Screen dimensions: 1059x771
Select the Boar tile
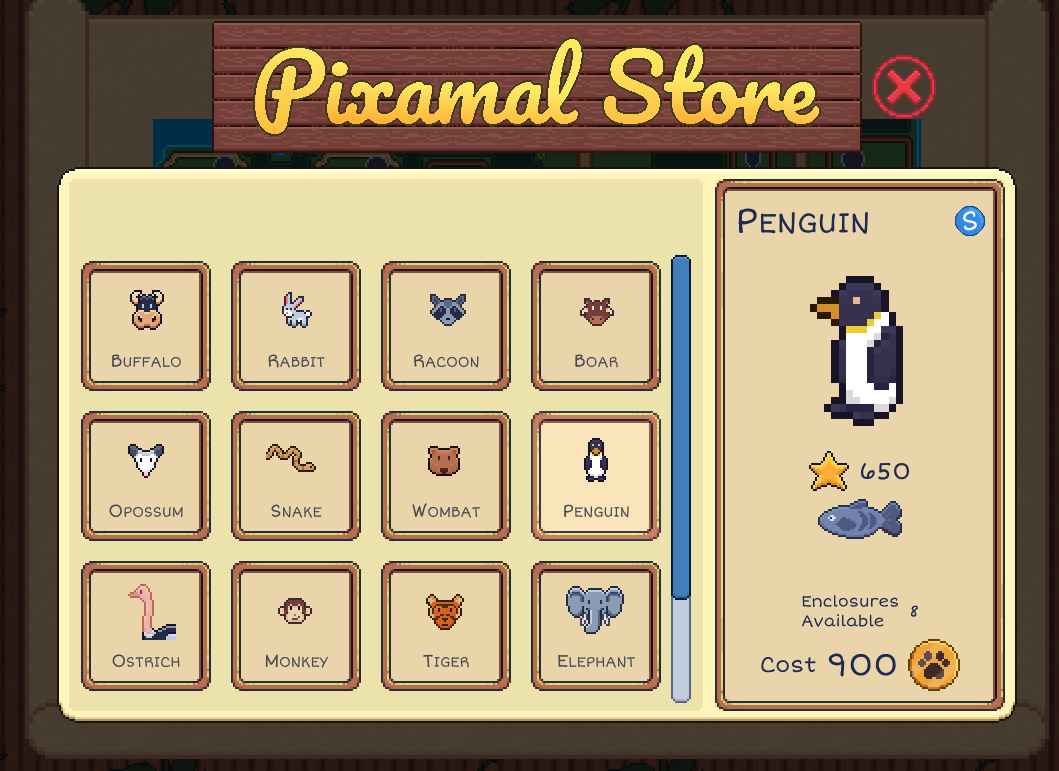[x=596, y=326]
